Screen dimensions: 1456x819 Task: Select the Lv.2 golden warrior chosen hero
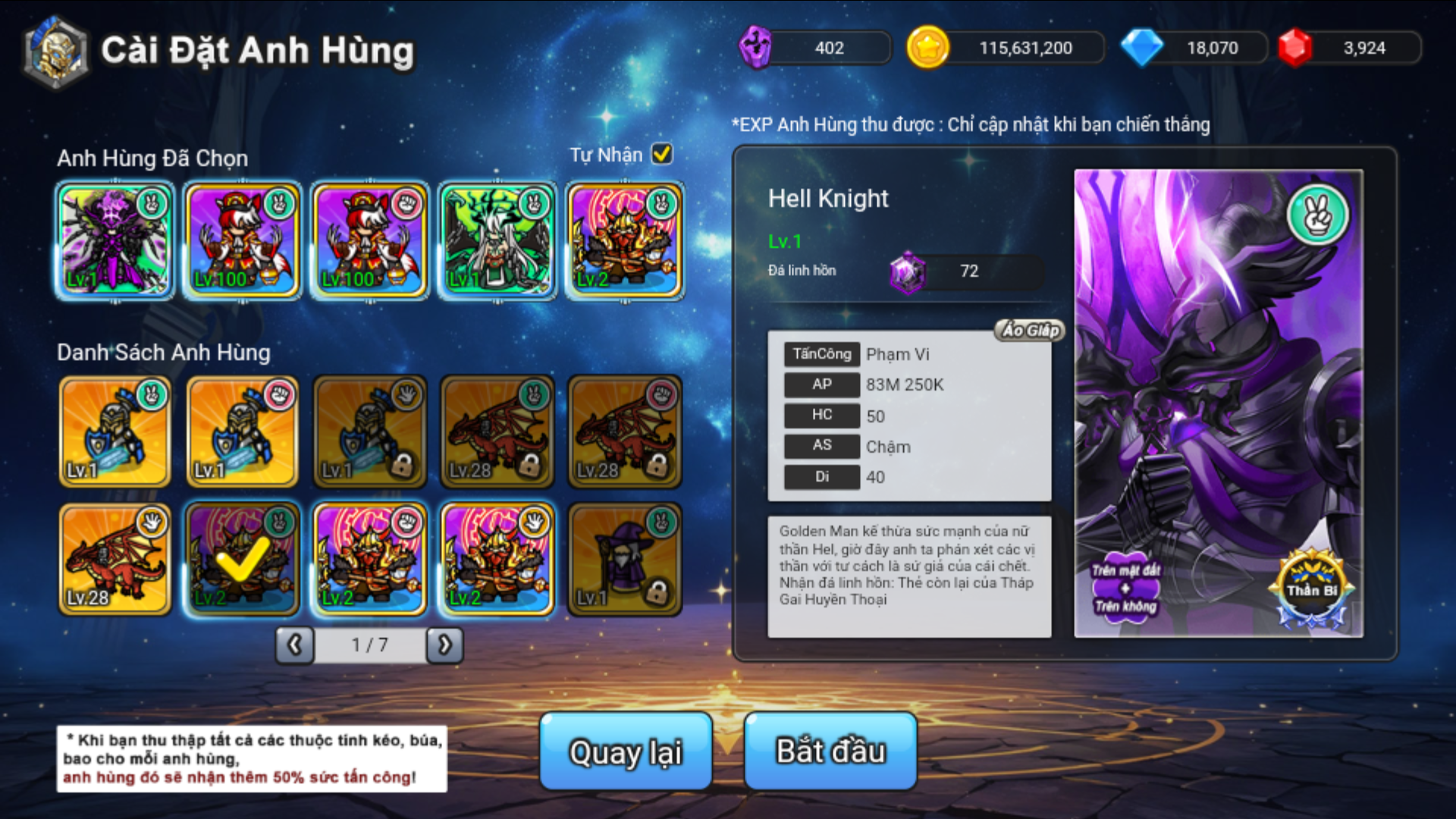[625, 240]
